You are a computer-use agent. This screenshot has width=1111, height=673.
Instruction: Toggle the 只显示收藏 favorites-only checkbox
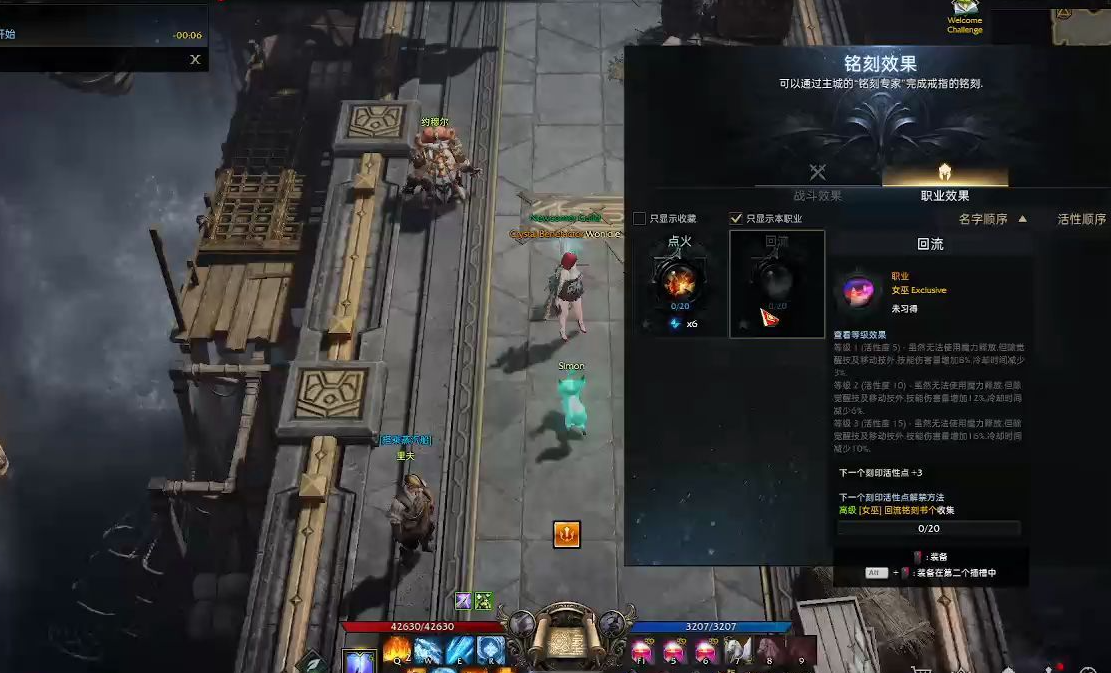(x=640, y=218)
